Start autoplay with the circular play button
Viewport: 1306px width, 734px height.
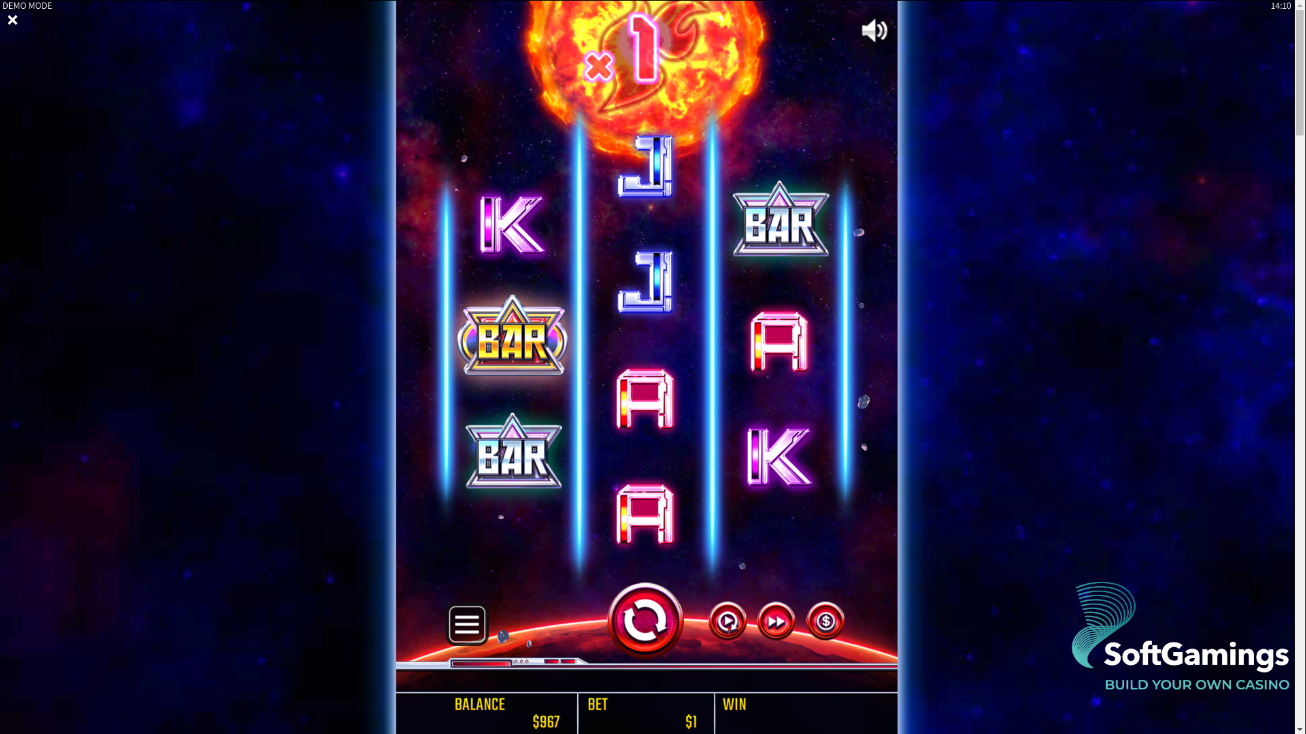(x=727, y=622)
